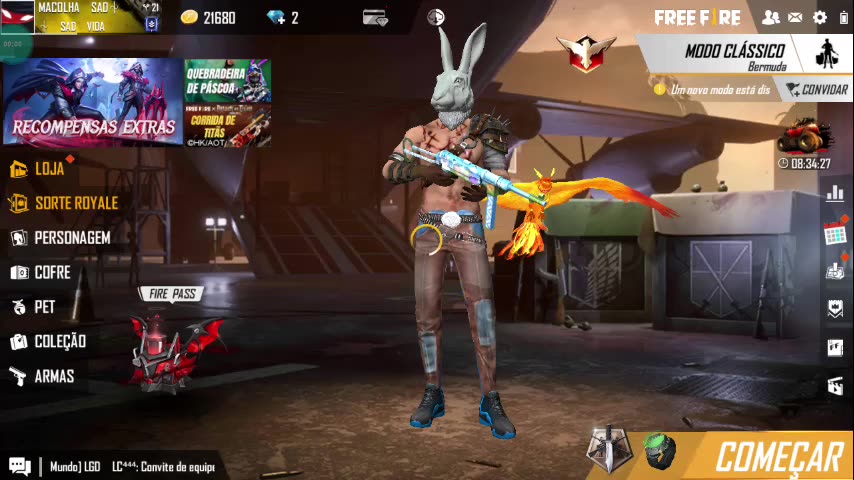
Task: Show the Coleção collection
Action: point(59,341)
